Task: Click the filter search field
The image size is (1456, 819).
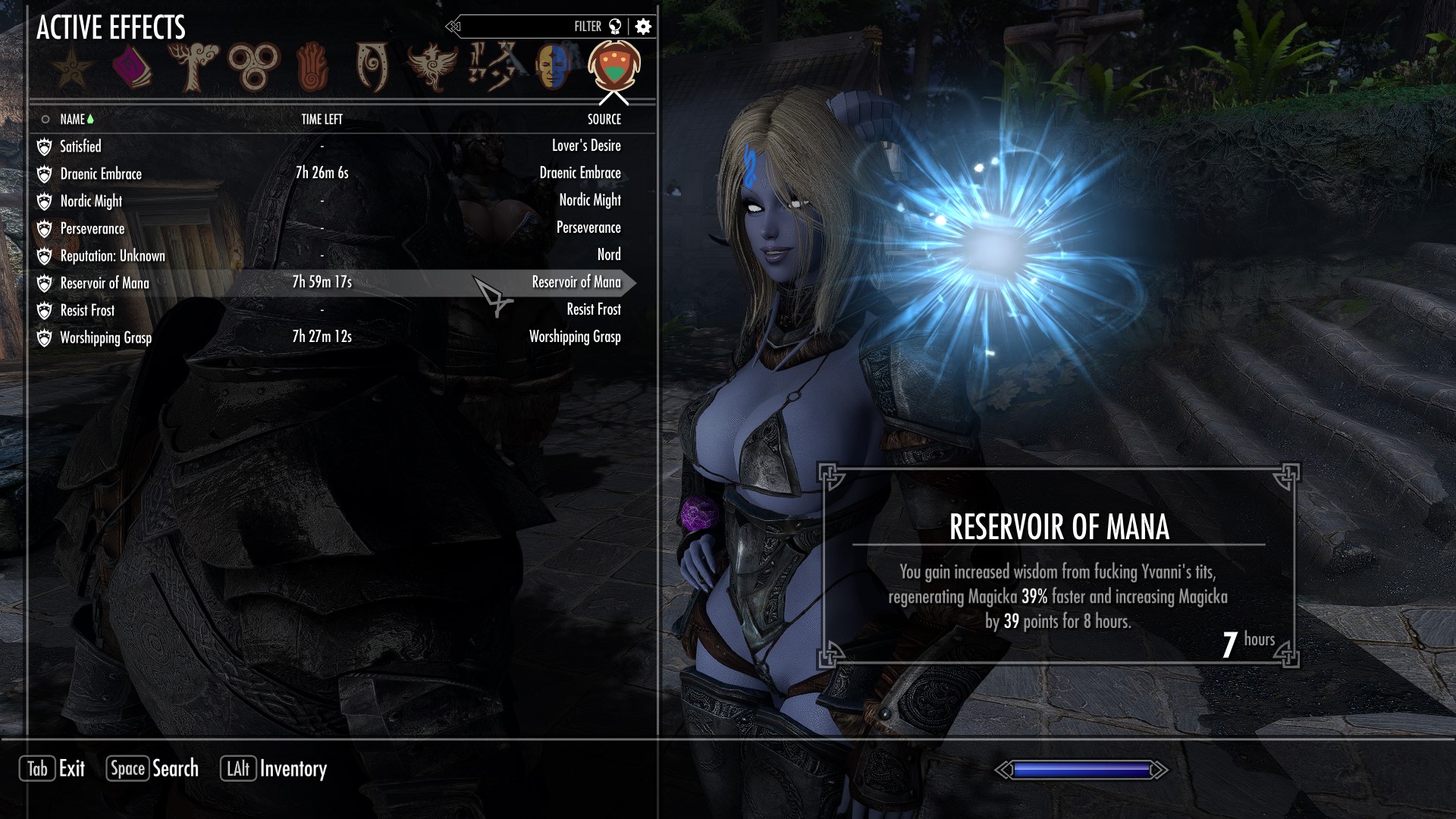Action: point(523,27)
